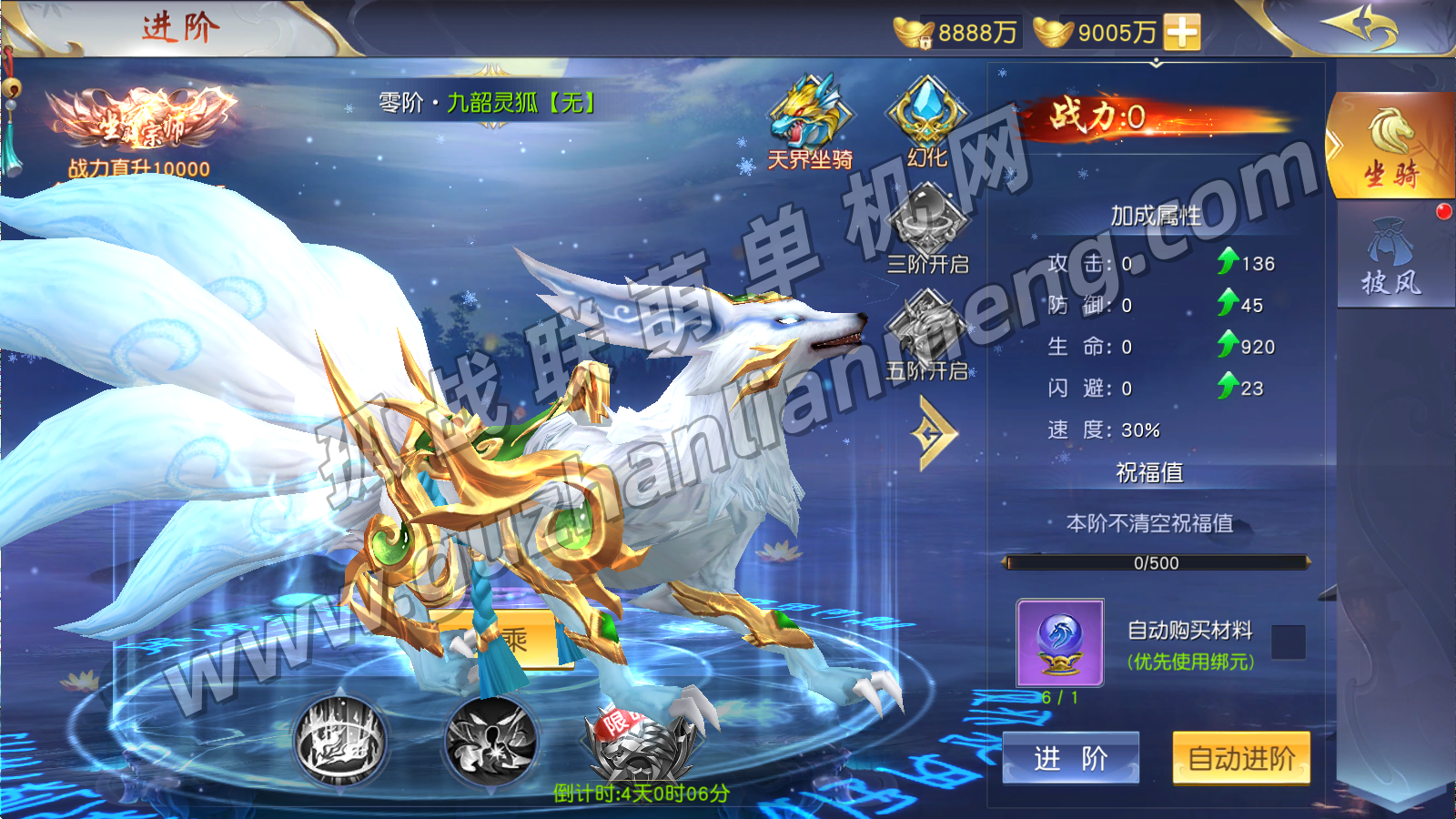This screenshot has width=1456, height=819.
Task: Toggle 自动购买材料 checkbox
Action: (1288, 642)
